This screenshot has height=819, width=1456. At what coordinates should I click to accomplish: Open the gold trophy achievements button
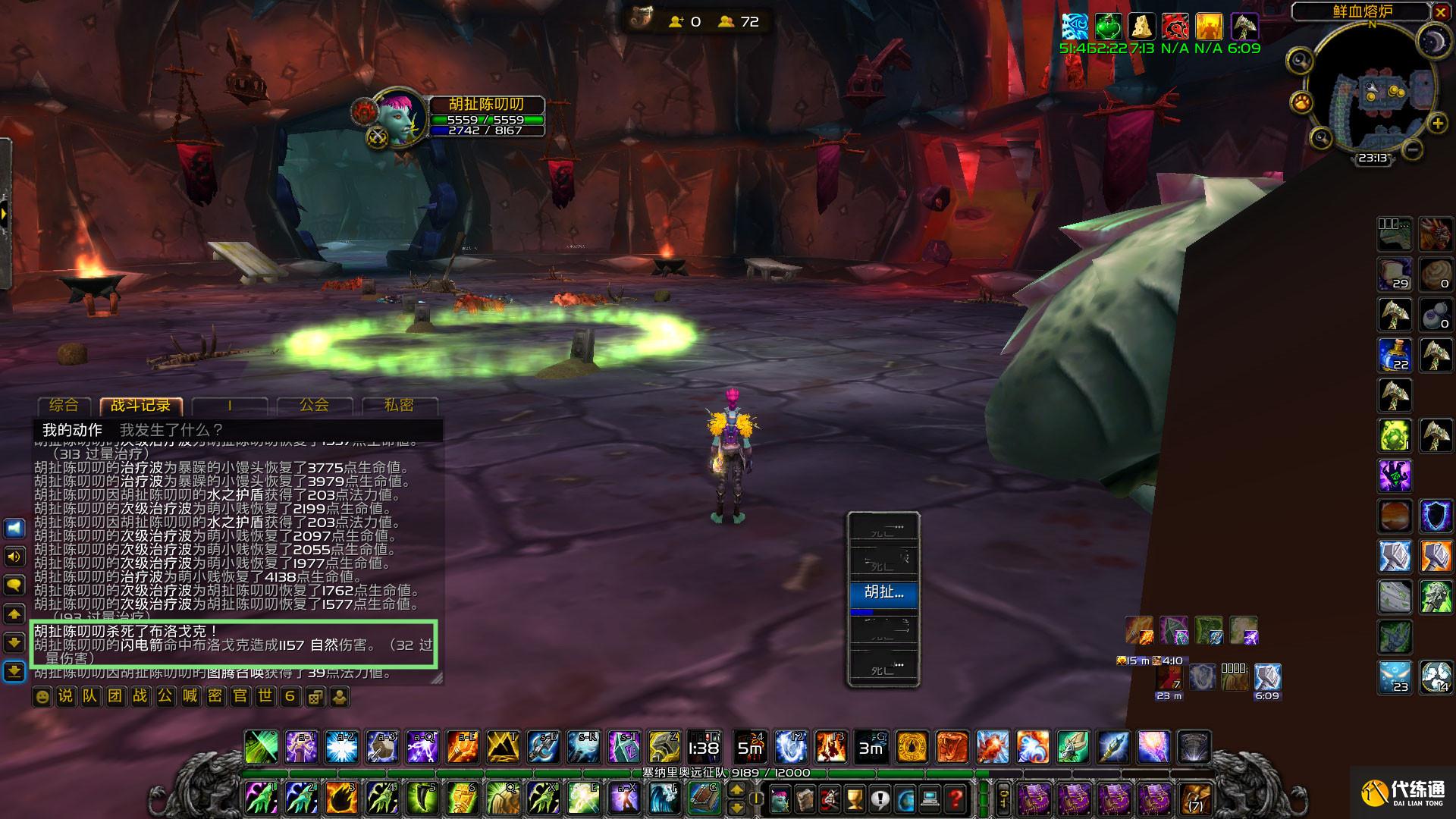tap(855, 799)
